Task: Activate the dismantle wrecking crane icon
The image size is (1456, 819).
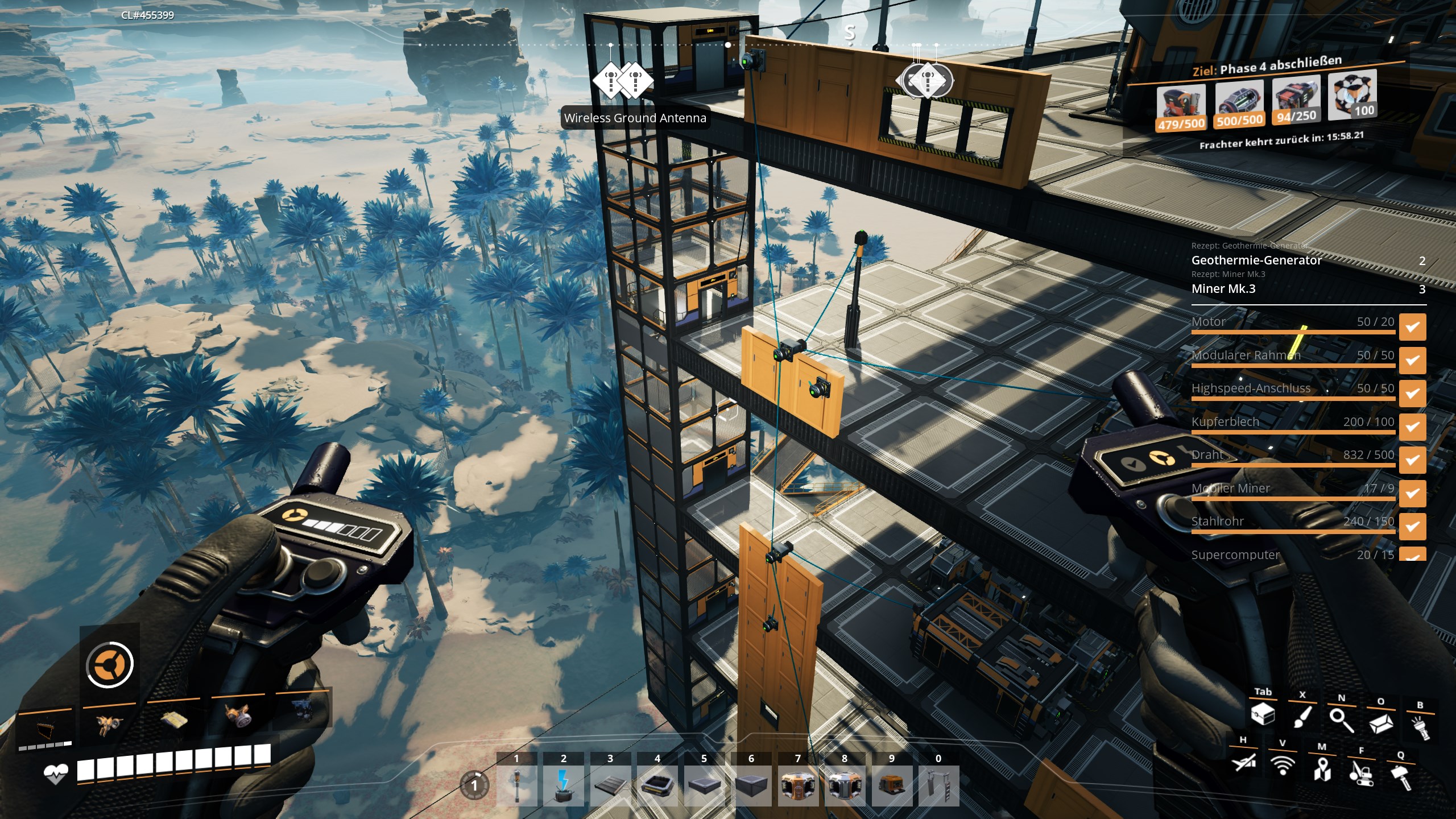Action: tap(1362, 772)
